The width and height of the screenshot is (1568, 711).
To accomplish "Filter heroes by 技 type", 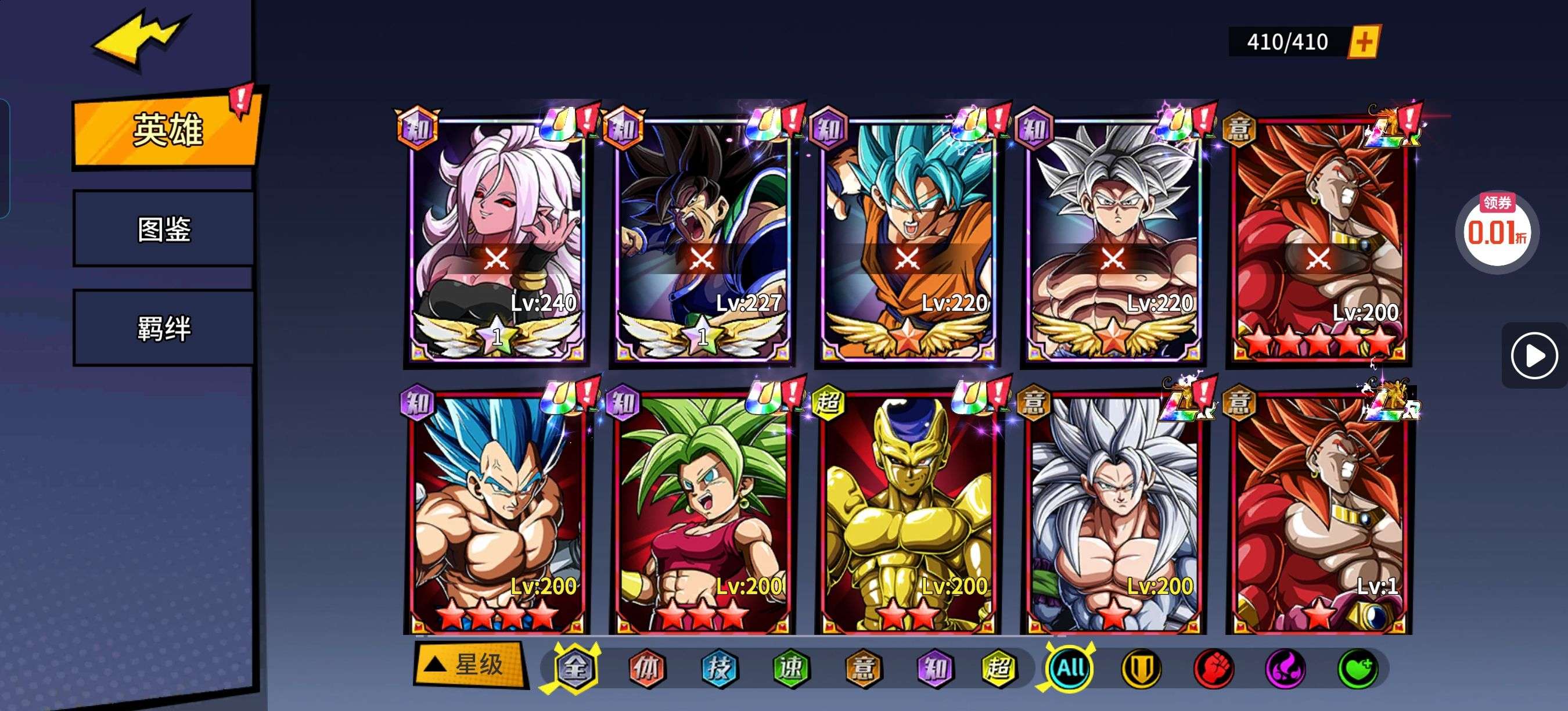I will [719, 669].
